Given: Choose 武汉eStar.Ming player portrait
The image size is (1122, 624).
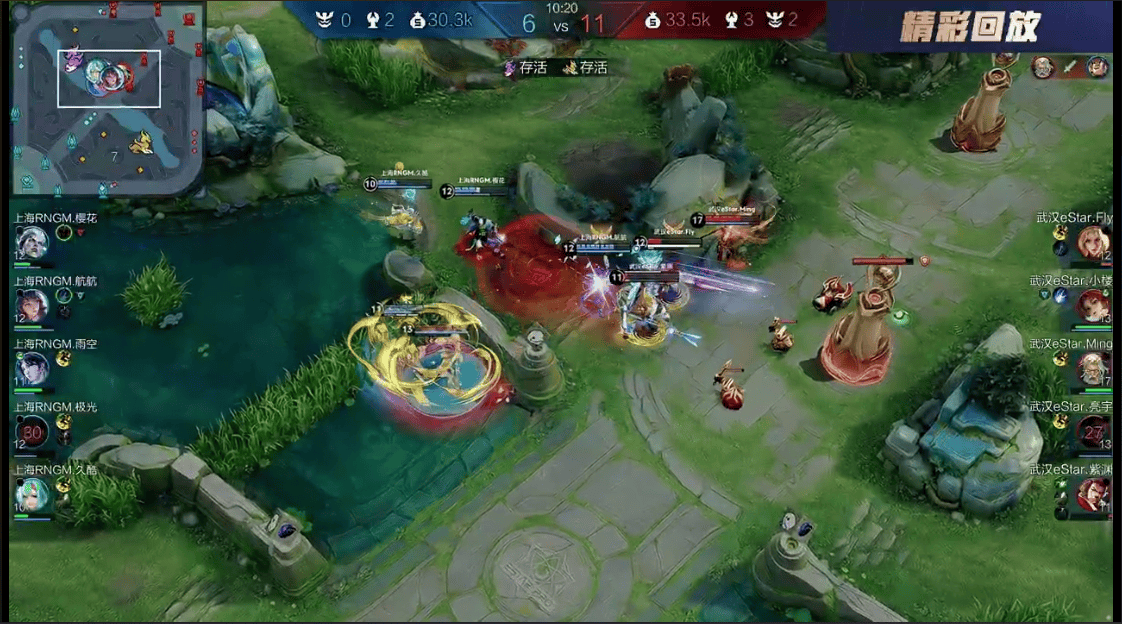Looking at the screenshot, I should (1093, 368).
